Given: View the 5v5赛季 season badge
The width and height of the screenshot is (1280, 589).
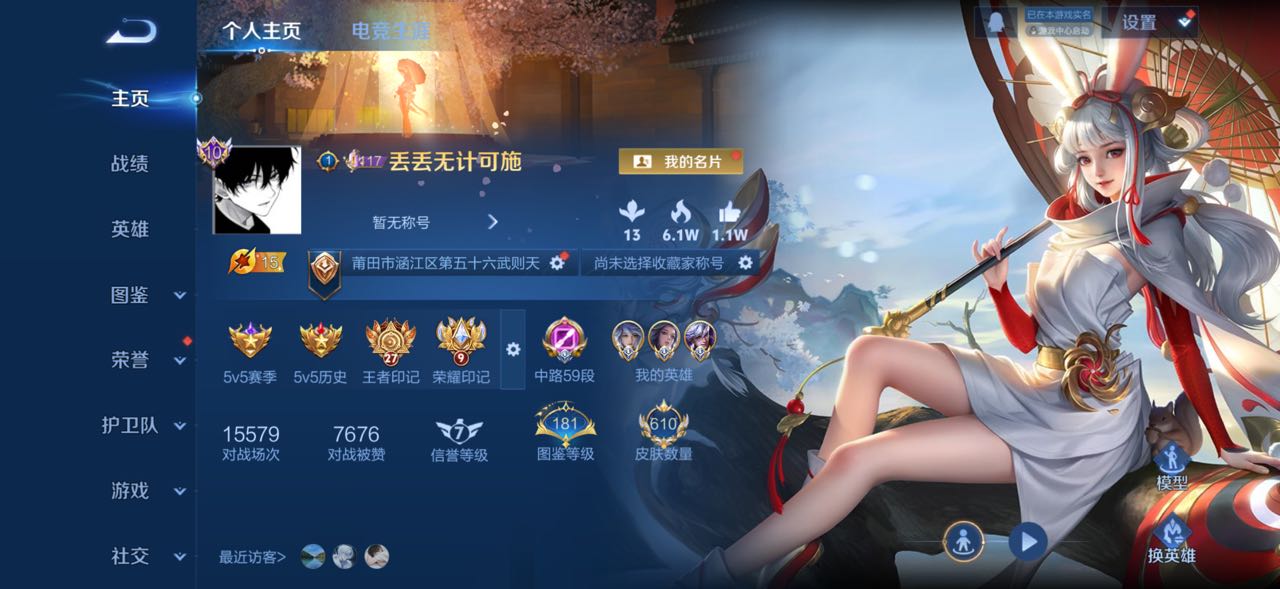Looking at the screenshot, I should [250, 351].
